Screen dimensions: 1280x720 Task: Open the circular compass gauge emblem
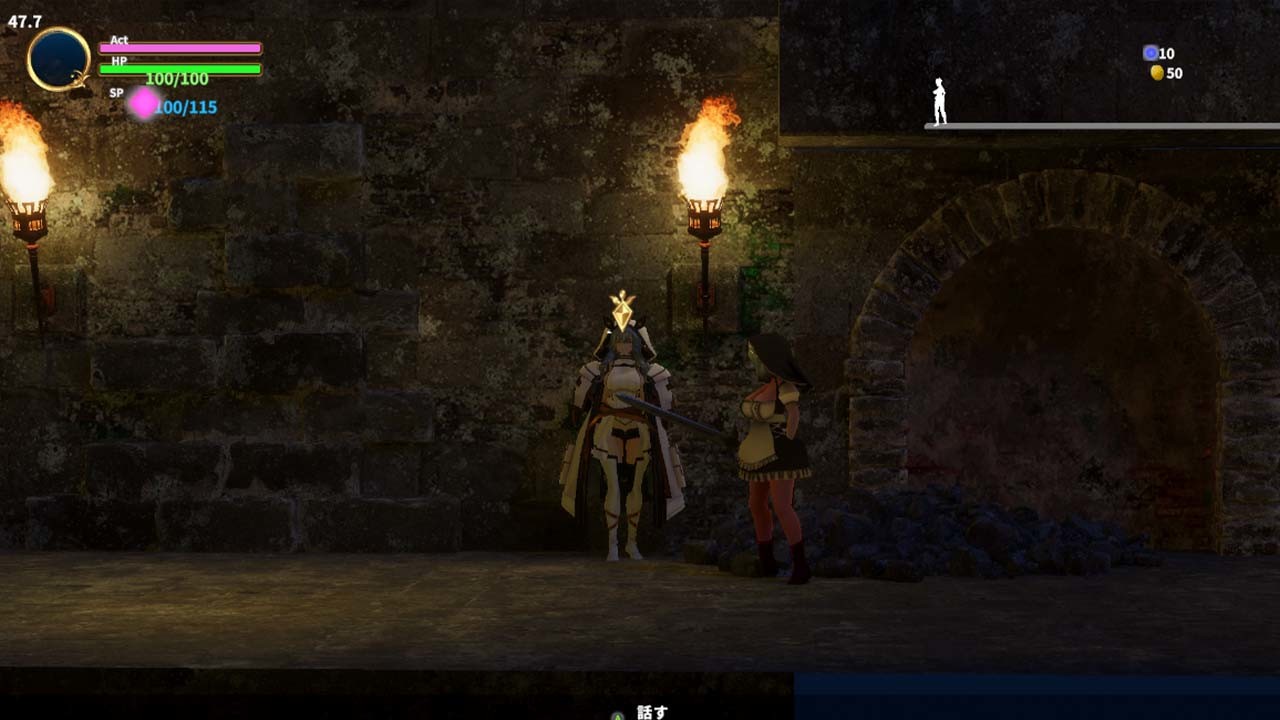(x=59, y=56)
